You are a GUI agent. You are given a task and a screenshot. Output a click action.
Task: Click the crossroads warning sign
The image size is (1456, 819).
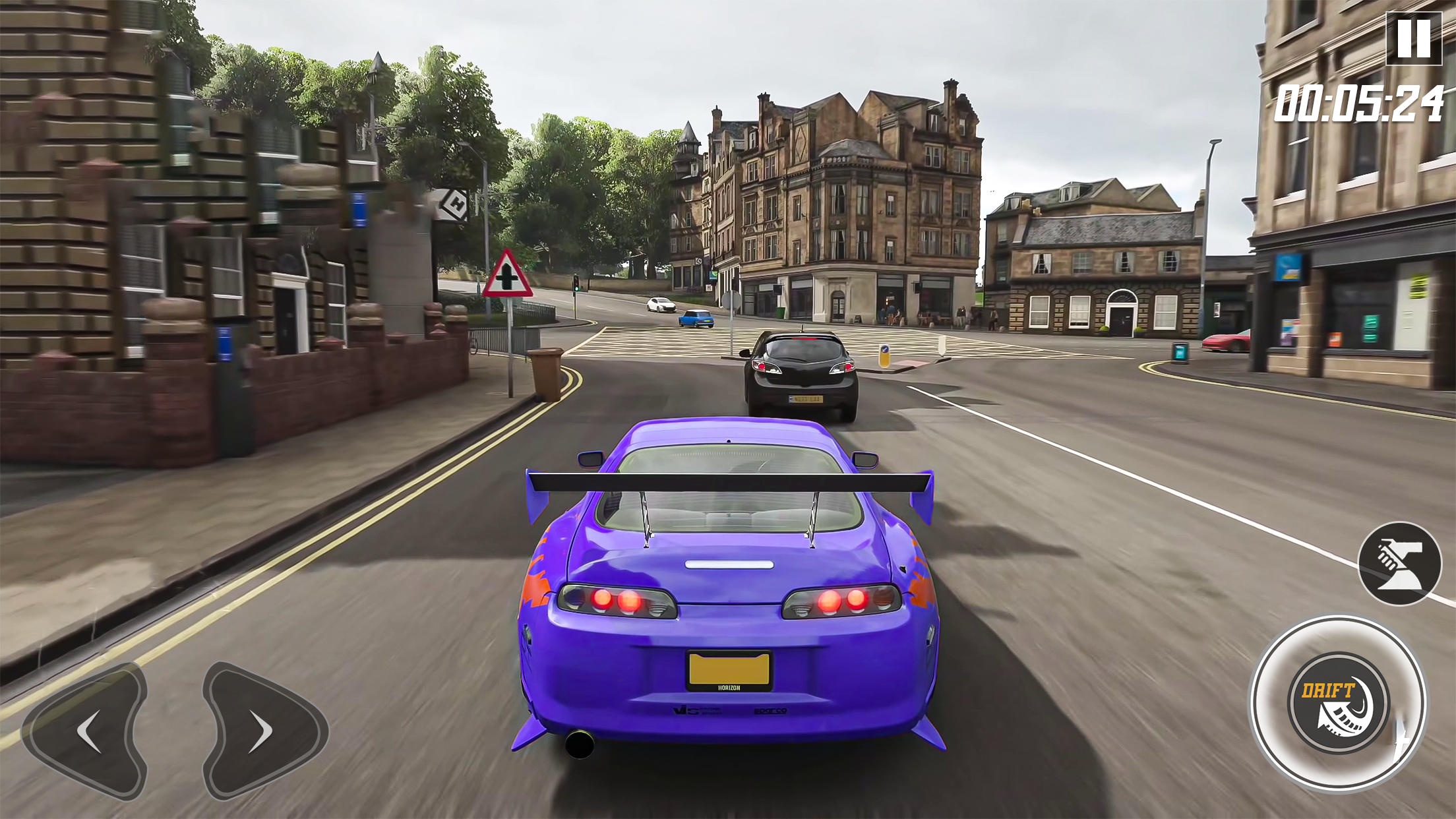[509, 274]
